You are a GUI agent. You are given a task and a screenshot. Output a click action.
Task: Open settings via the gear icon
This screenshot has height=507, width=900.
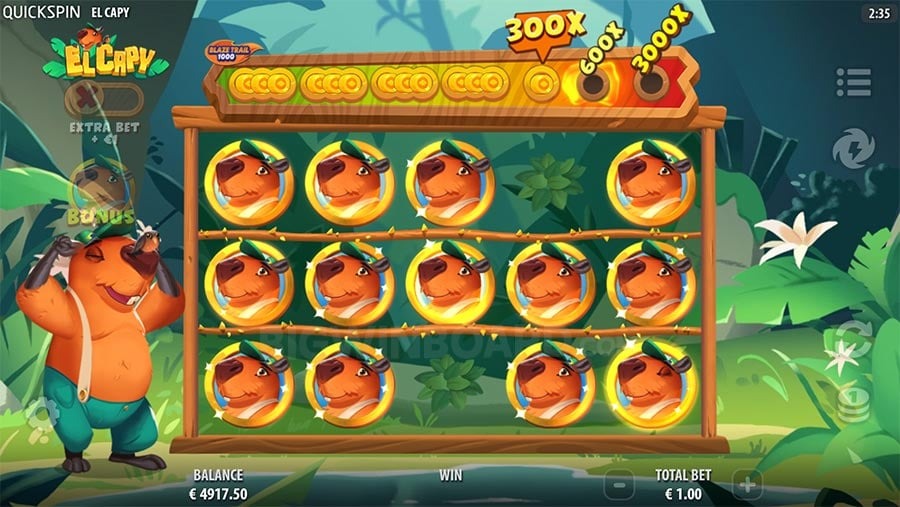[x=40, y=412]
